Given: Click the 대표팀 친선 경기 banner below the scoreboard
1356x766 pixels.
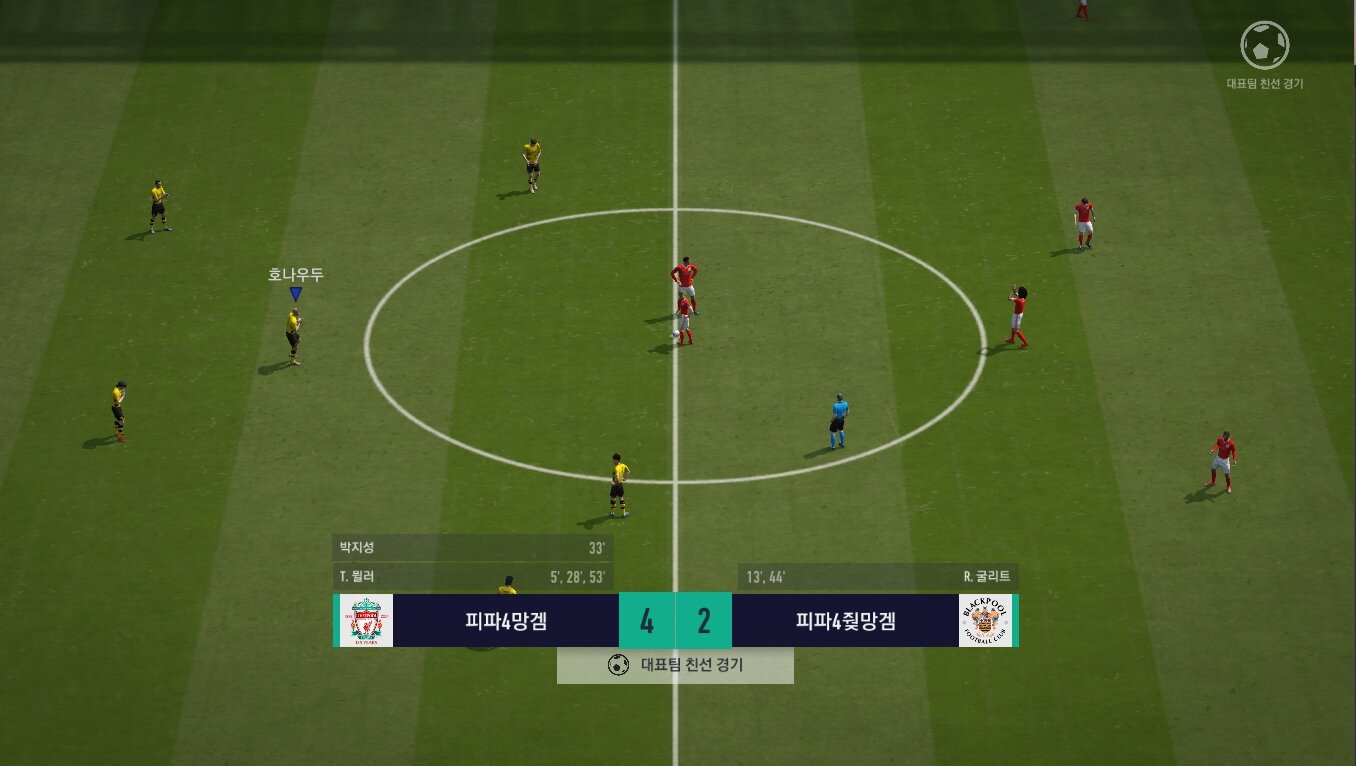Looking at the screenshot, I should click(x=675, y=665).
